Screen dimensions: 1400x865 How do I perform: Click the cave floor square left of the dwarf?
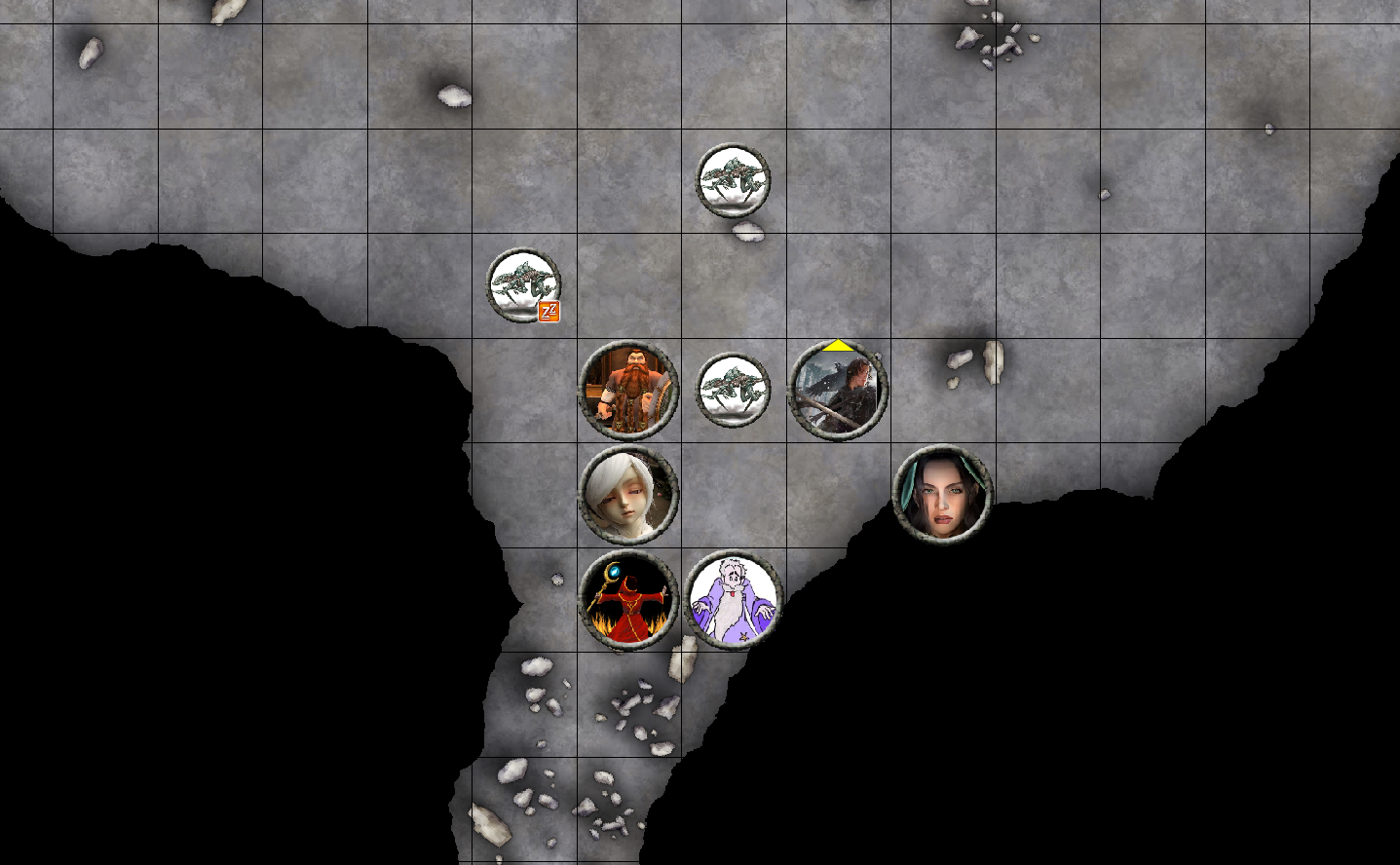(x=523, y=390)
